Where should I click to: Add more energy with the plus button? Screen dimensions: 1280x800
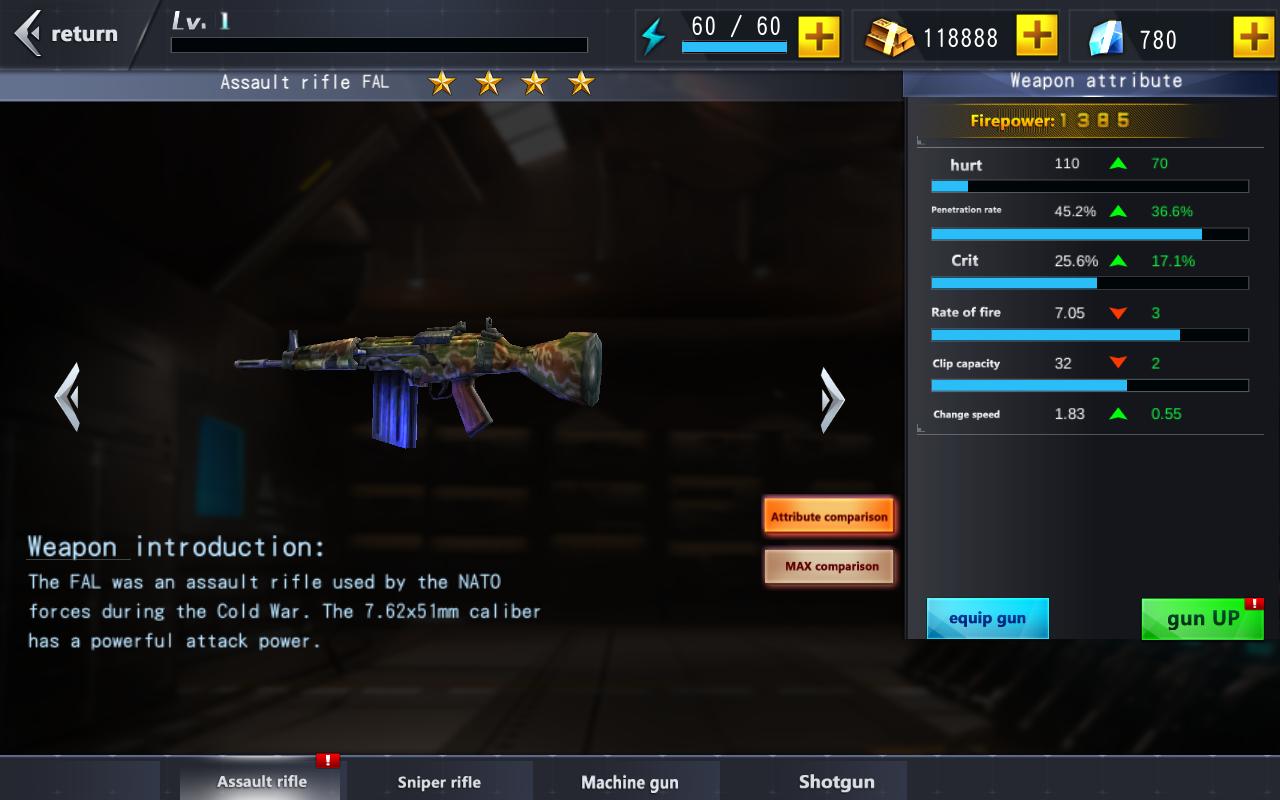click(x=818, y=37)
